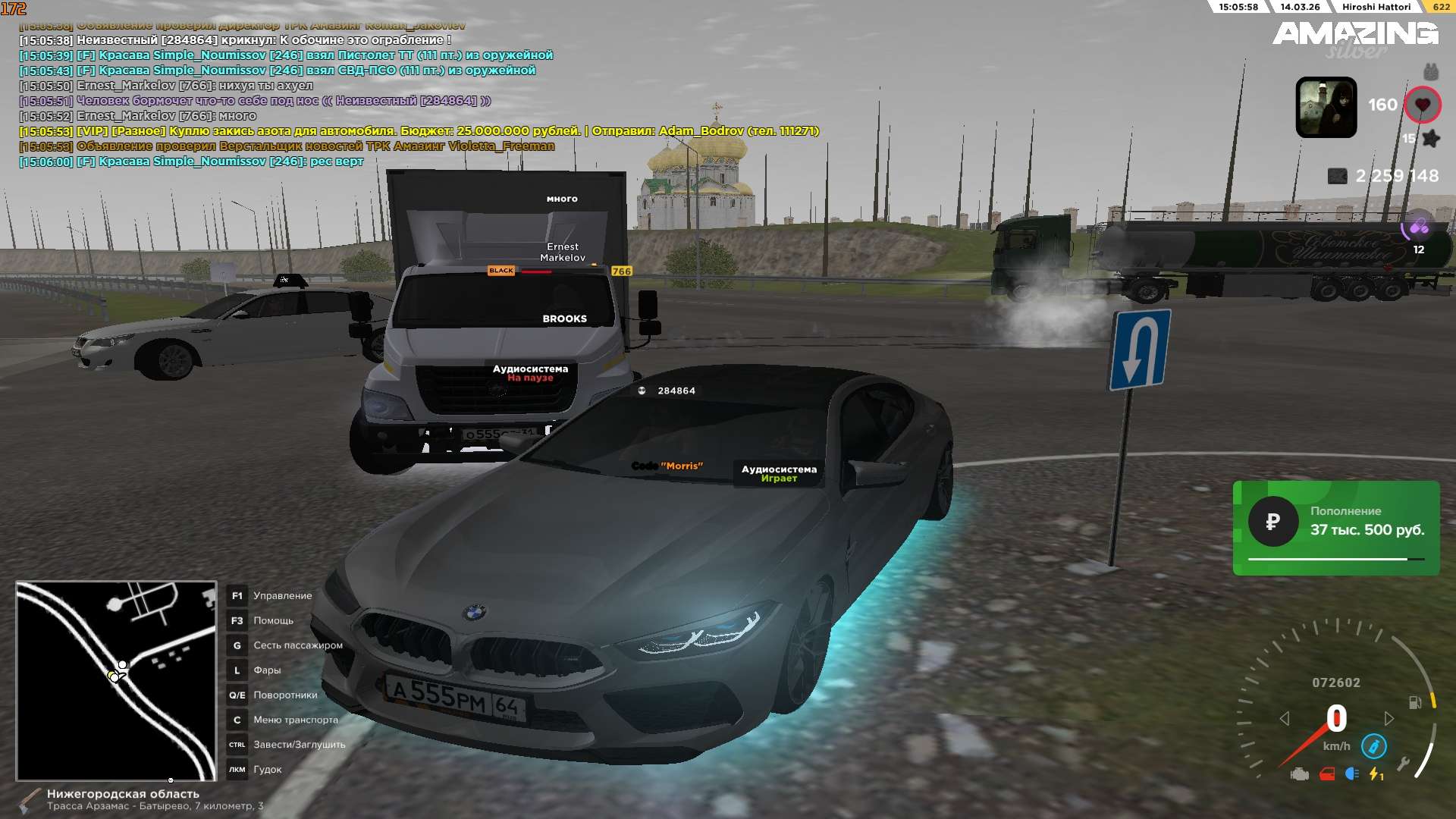Select the heart health icon

(1422, 105)
